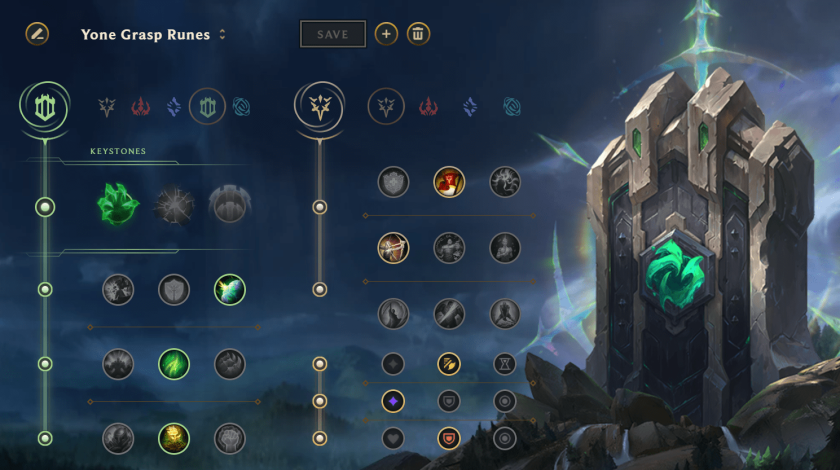Choose the Demolish rune
This screenshot has height=470, width=840.
(118, 290)
